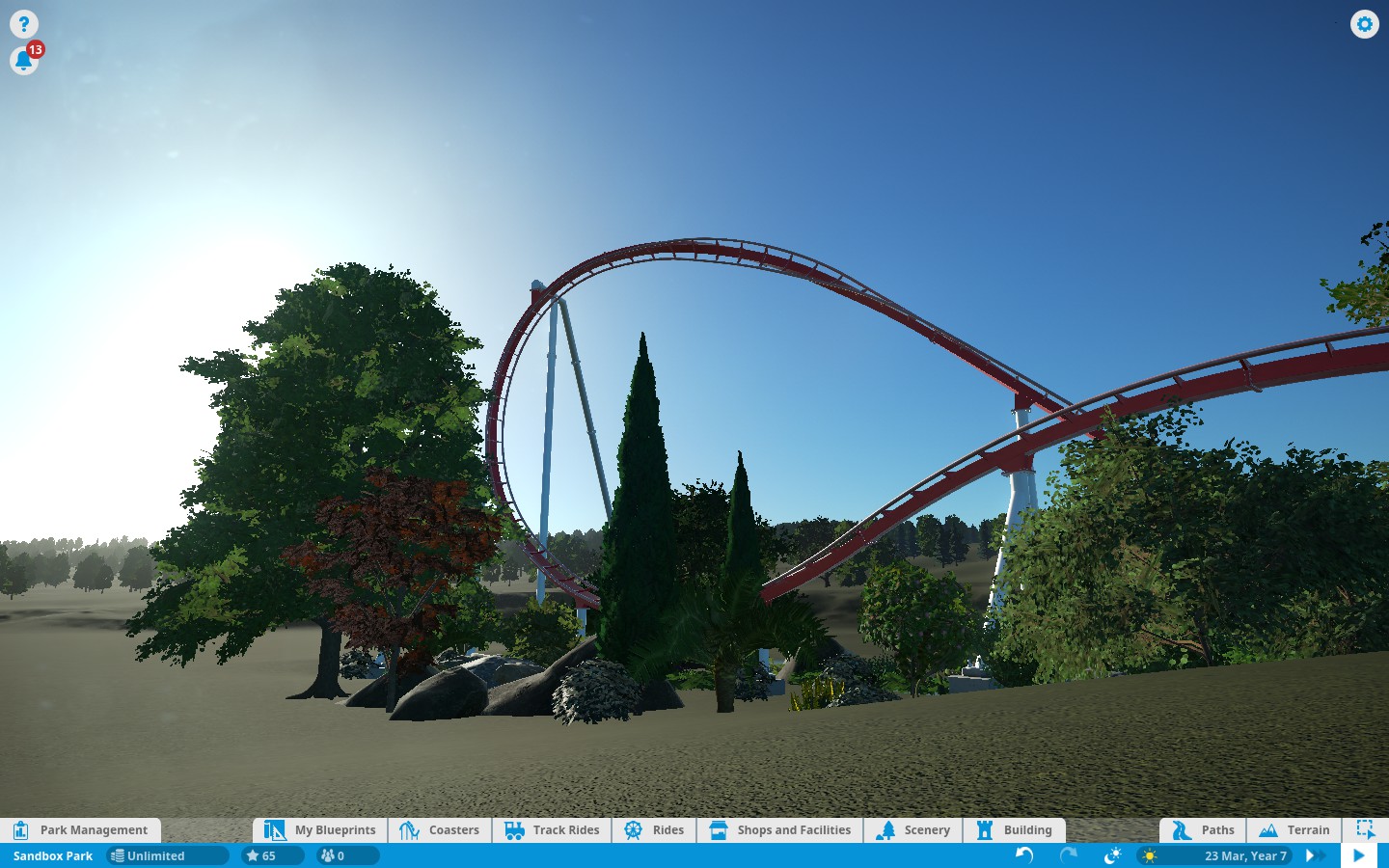The image size is (1389, 868).
Task: Toggle the day and night cycle icon
Action: [x=1112, y=855]
